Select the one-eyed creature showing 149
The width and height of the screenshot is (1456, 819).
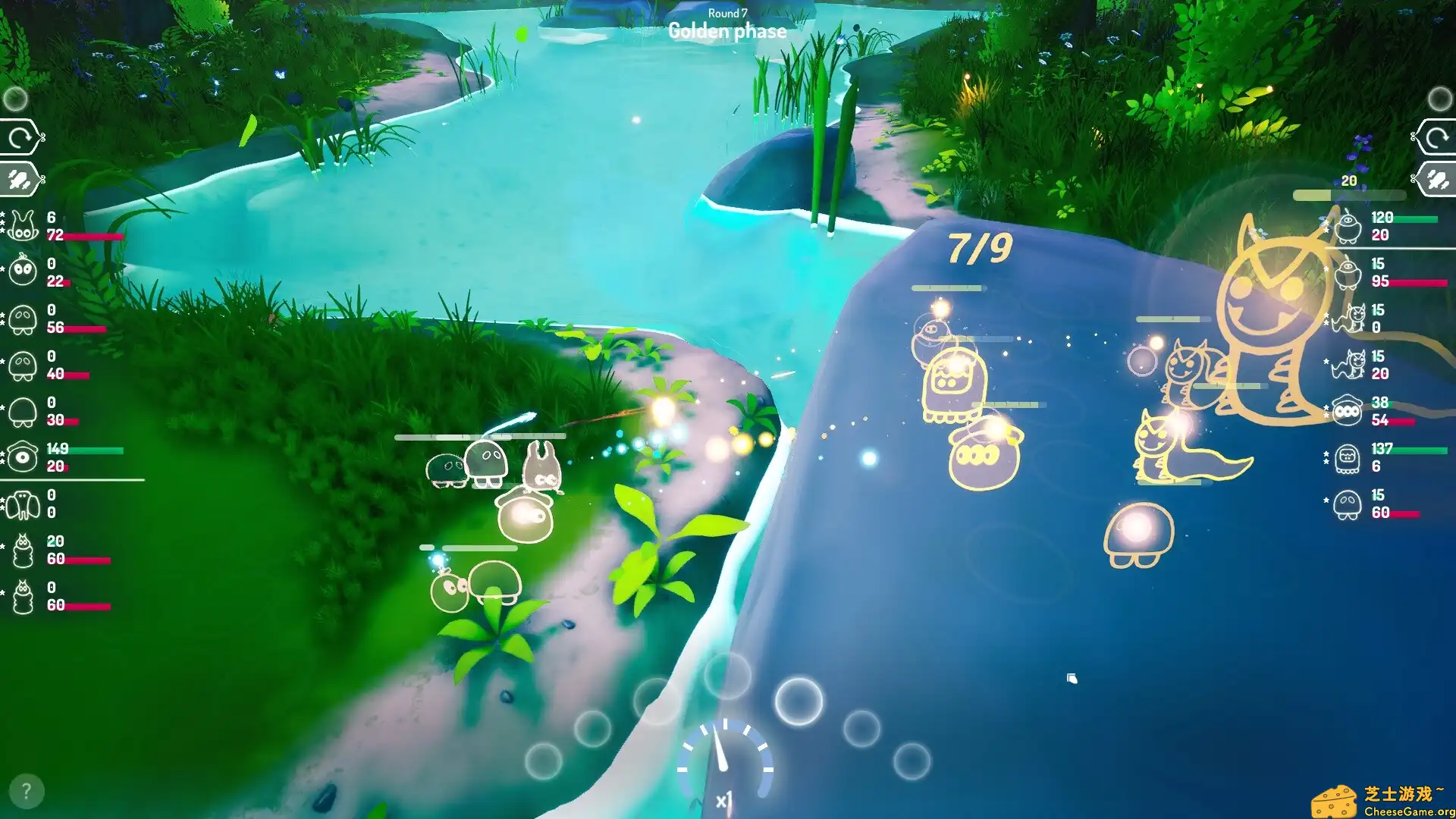pyautogui.click(x=23, y=458)
